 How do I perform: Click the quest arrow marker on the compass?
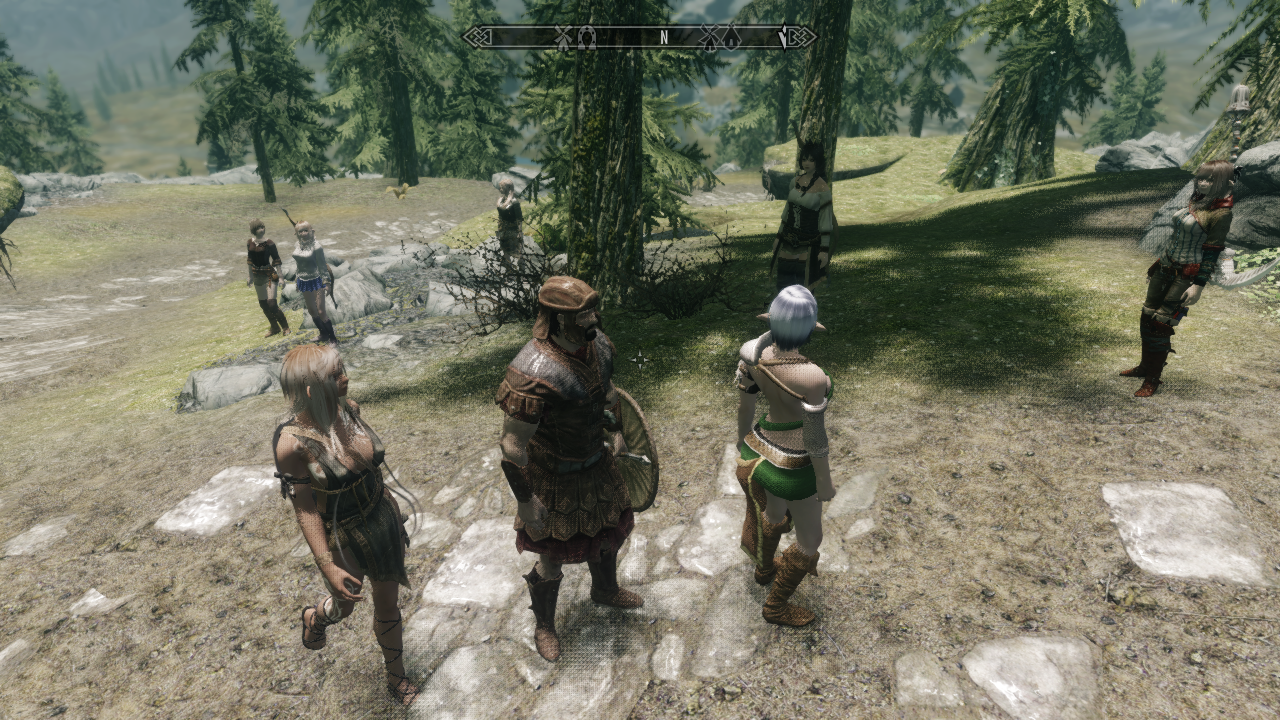(x=785, y=37)
